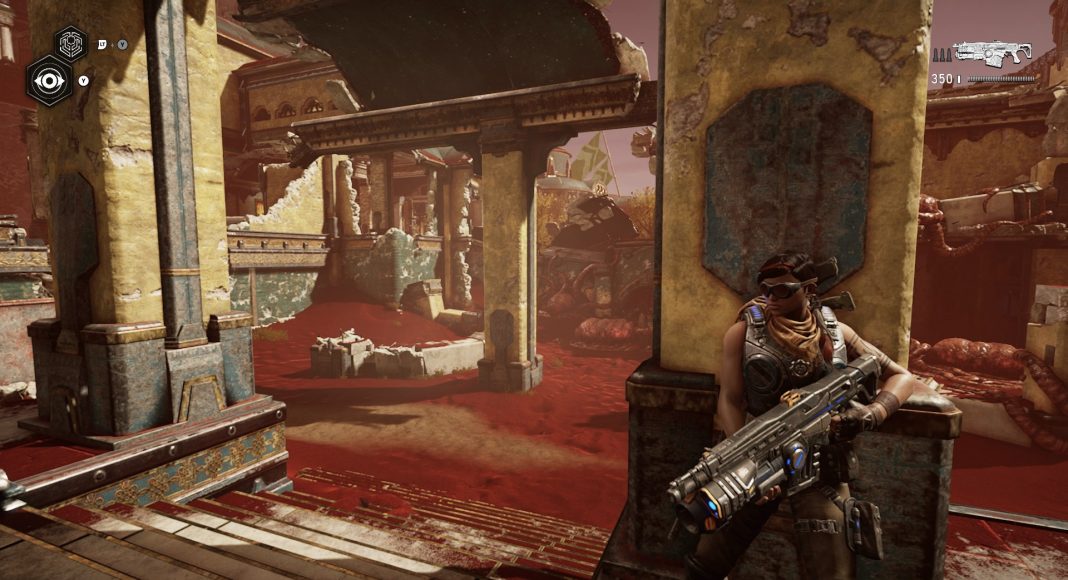Select the maze-patterned hexagon ability icon
1068x580 pixels.
[70, 43]
